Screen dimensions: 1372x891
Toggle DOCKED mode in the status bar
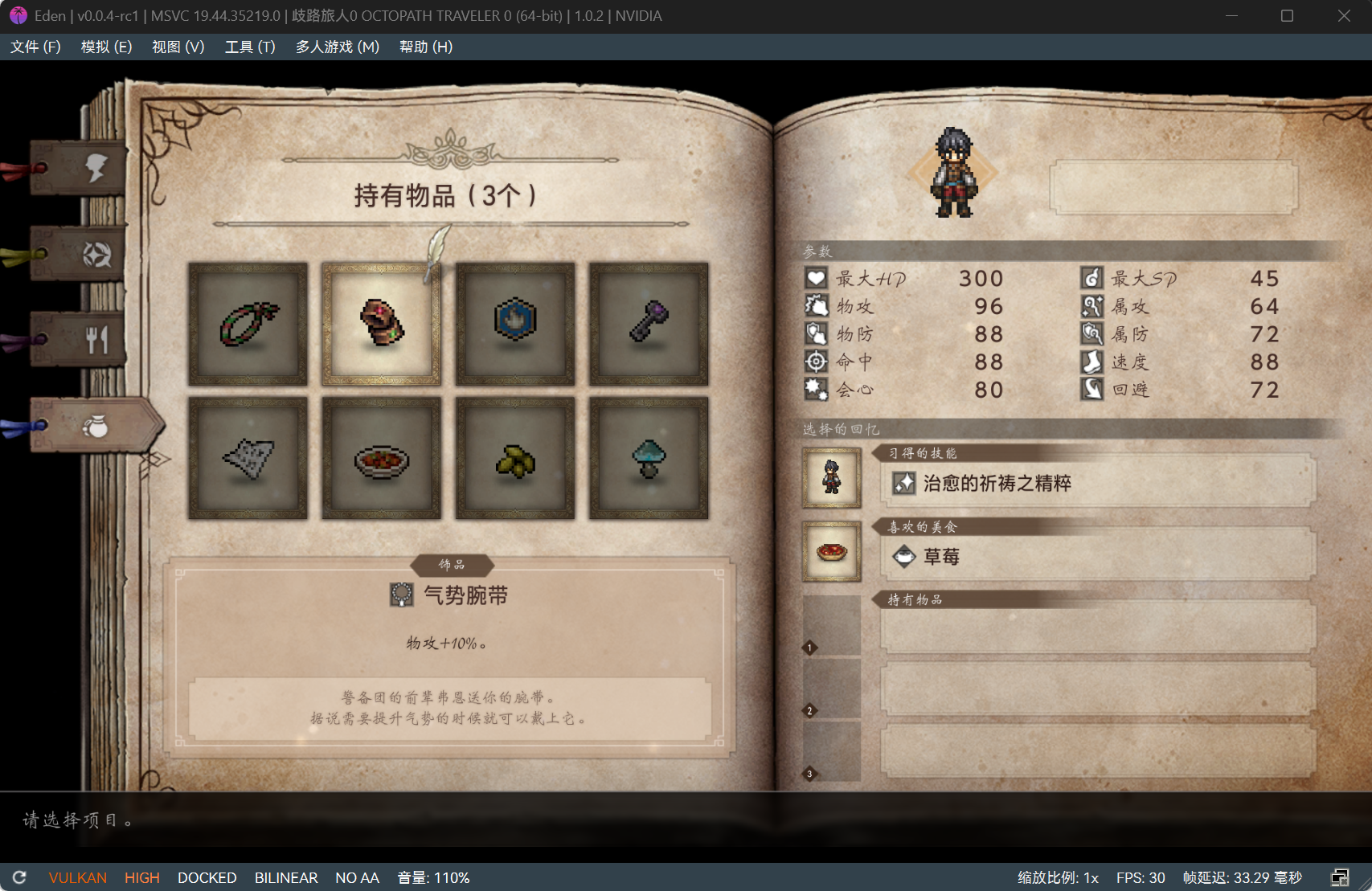point(207,877)
